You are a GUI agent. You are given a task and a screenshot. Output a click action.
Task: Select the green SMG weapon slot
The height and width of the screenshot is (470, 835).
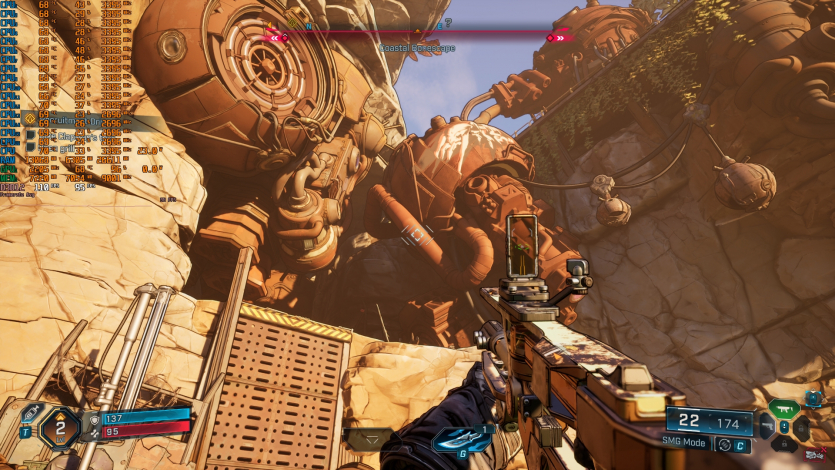point(783,408)
